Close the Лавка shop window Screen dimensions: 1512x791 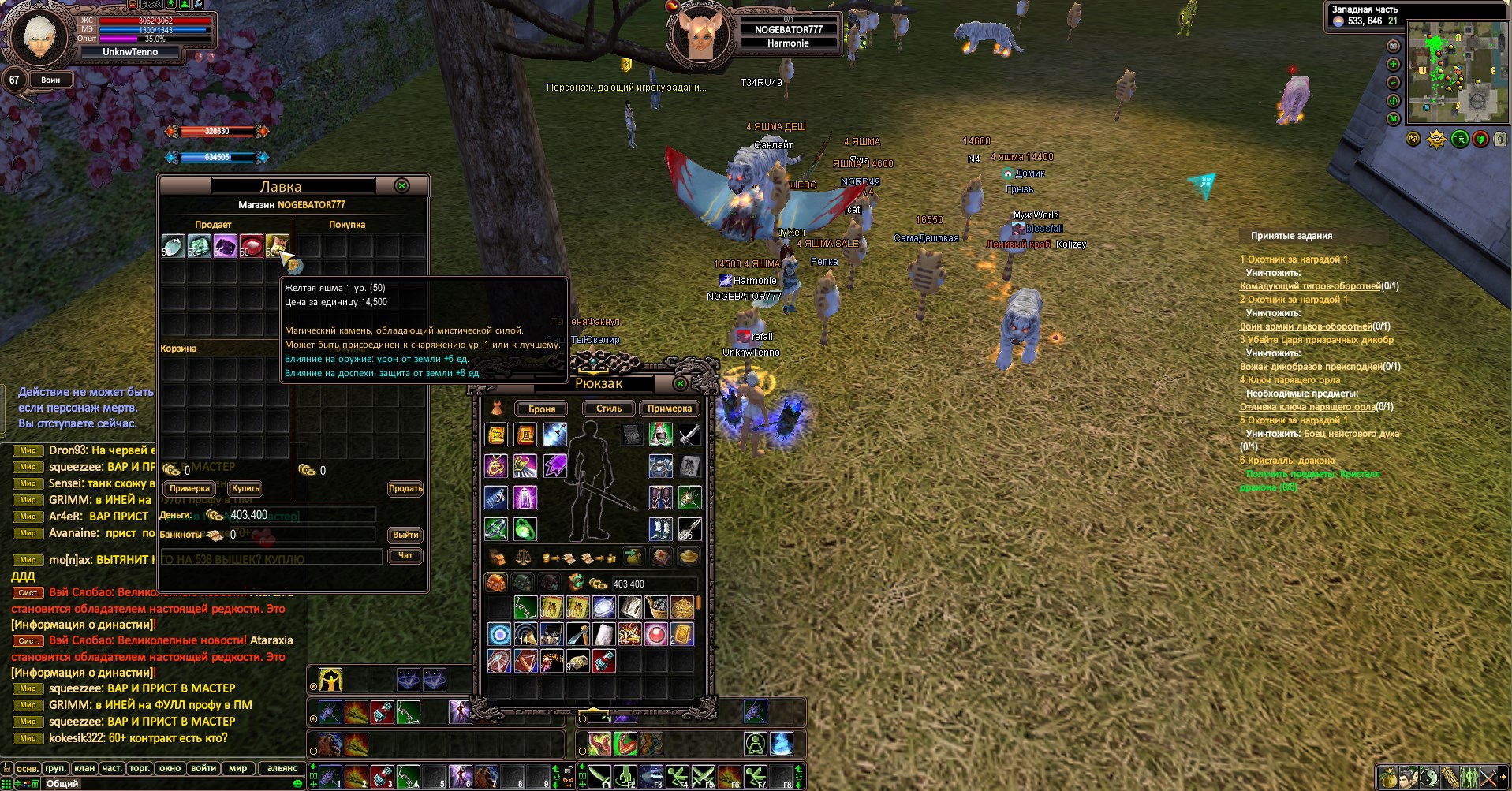point(401,186)
